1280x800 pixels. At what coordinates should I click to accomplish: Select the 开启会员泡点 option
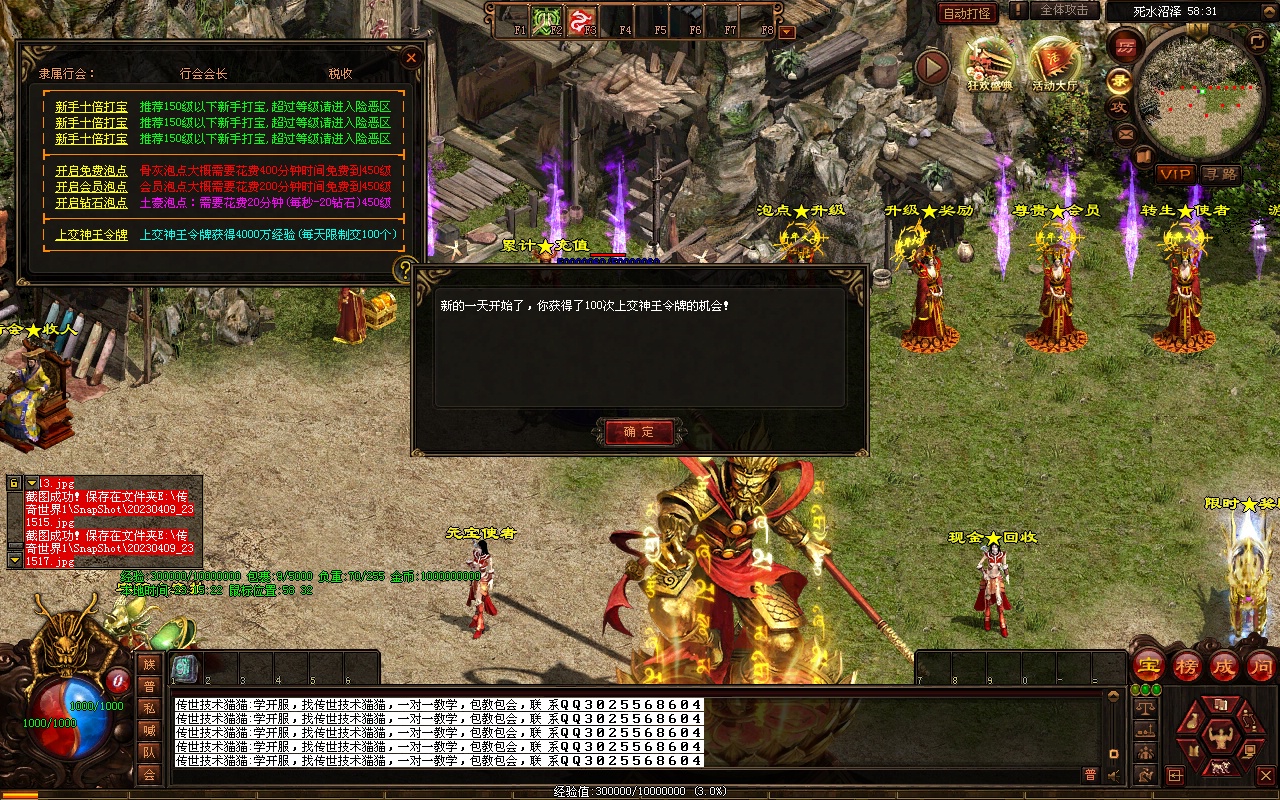point(91,187)
